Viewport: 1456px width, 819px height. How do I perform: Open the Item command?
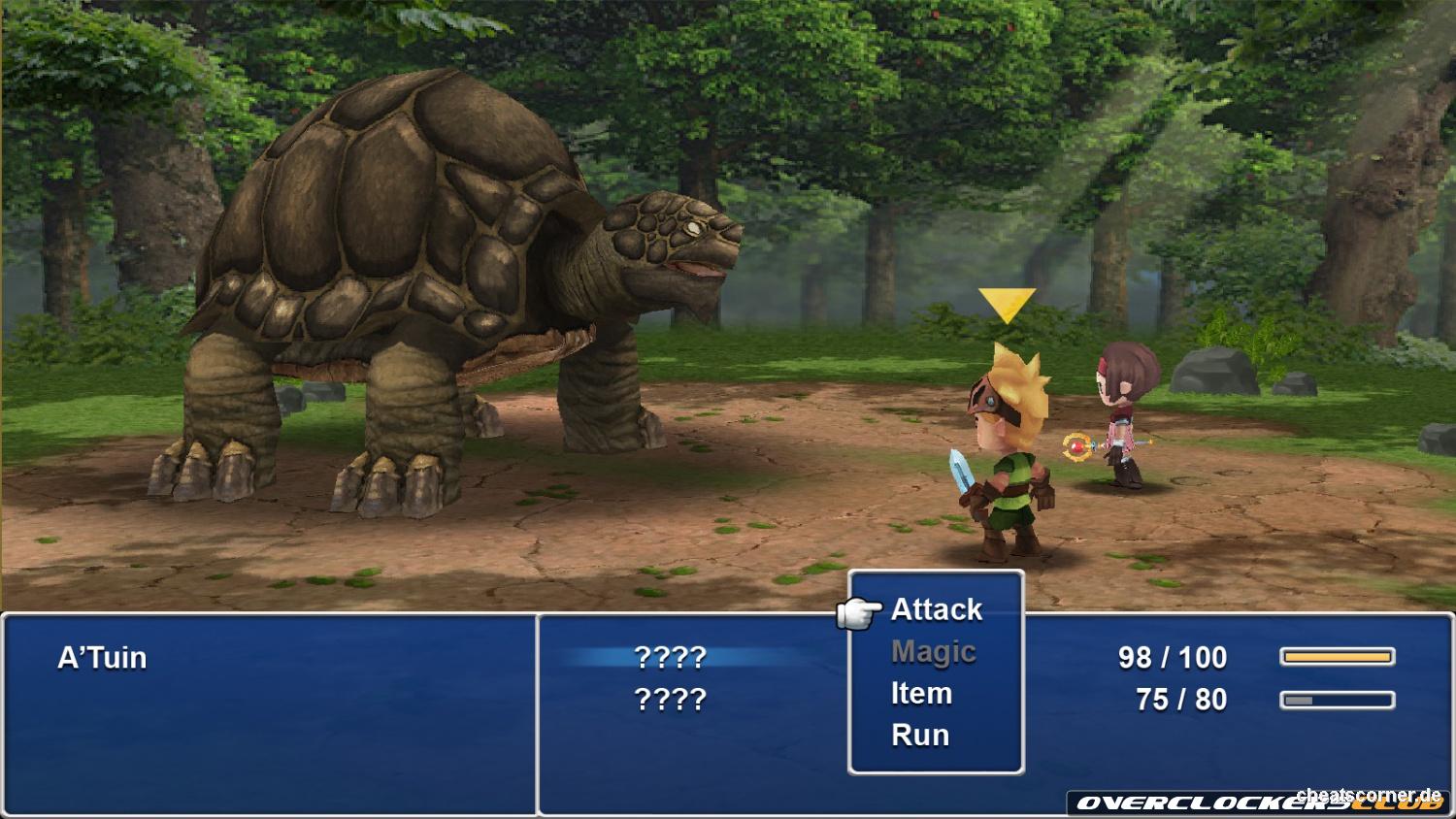[921, 694]
